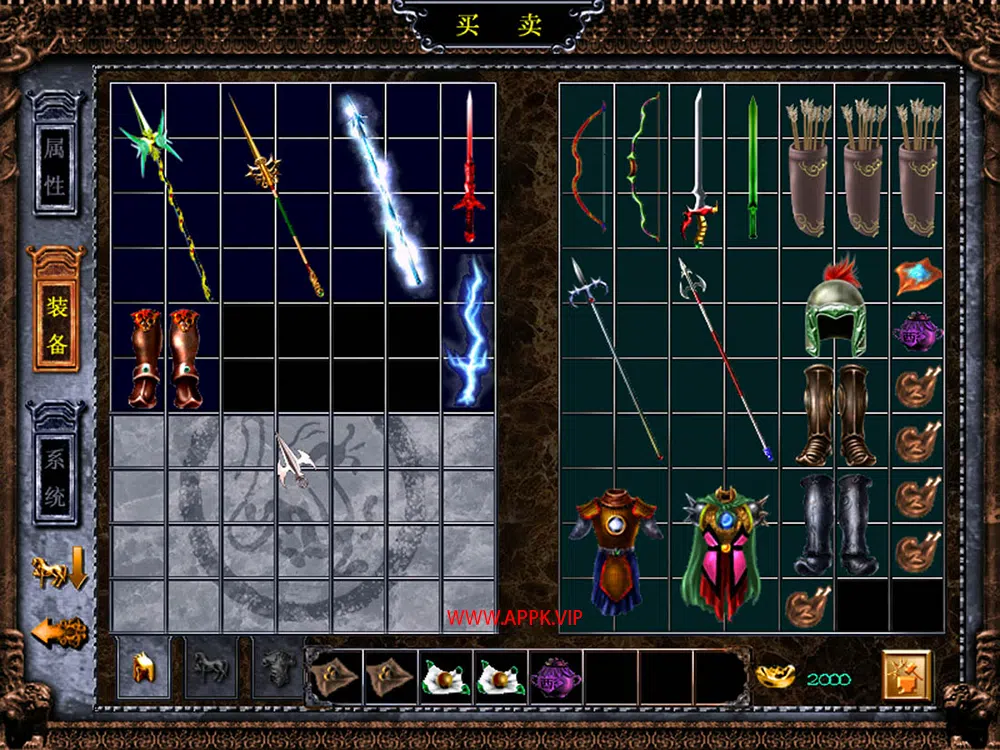Click the golden left arrow back button
Image resolution: width=1000 pixels, height=750 pixels.
click(59, 632)
